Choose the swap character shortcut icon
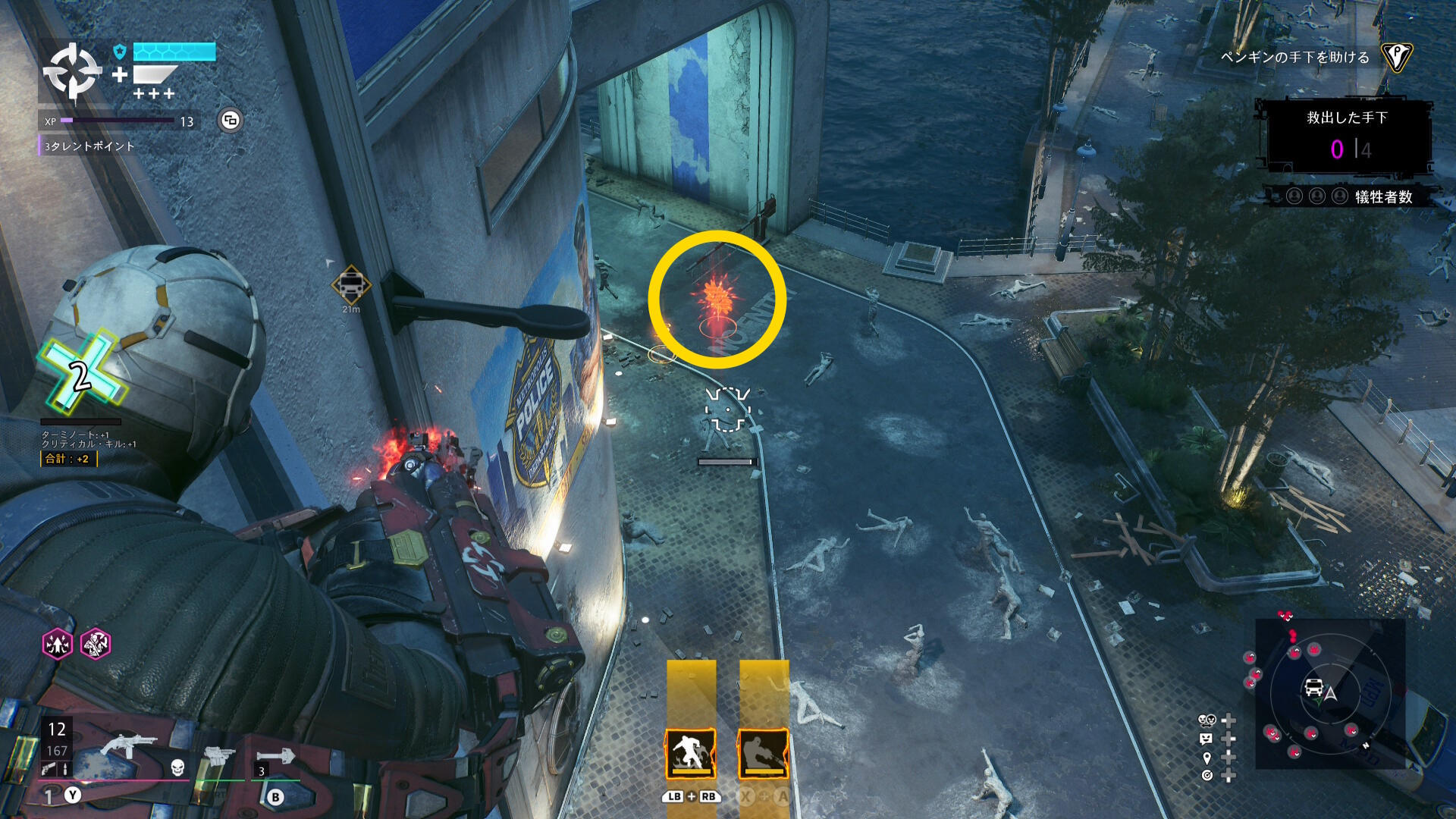The image size is (1456, 819). click(1206, 720)
